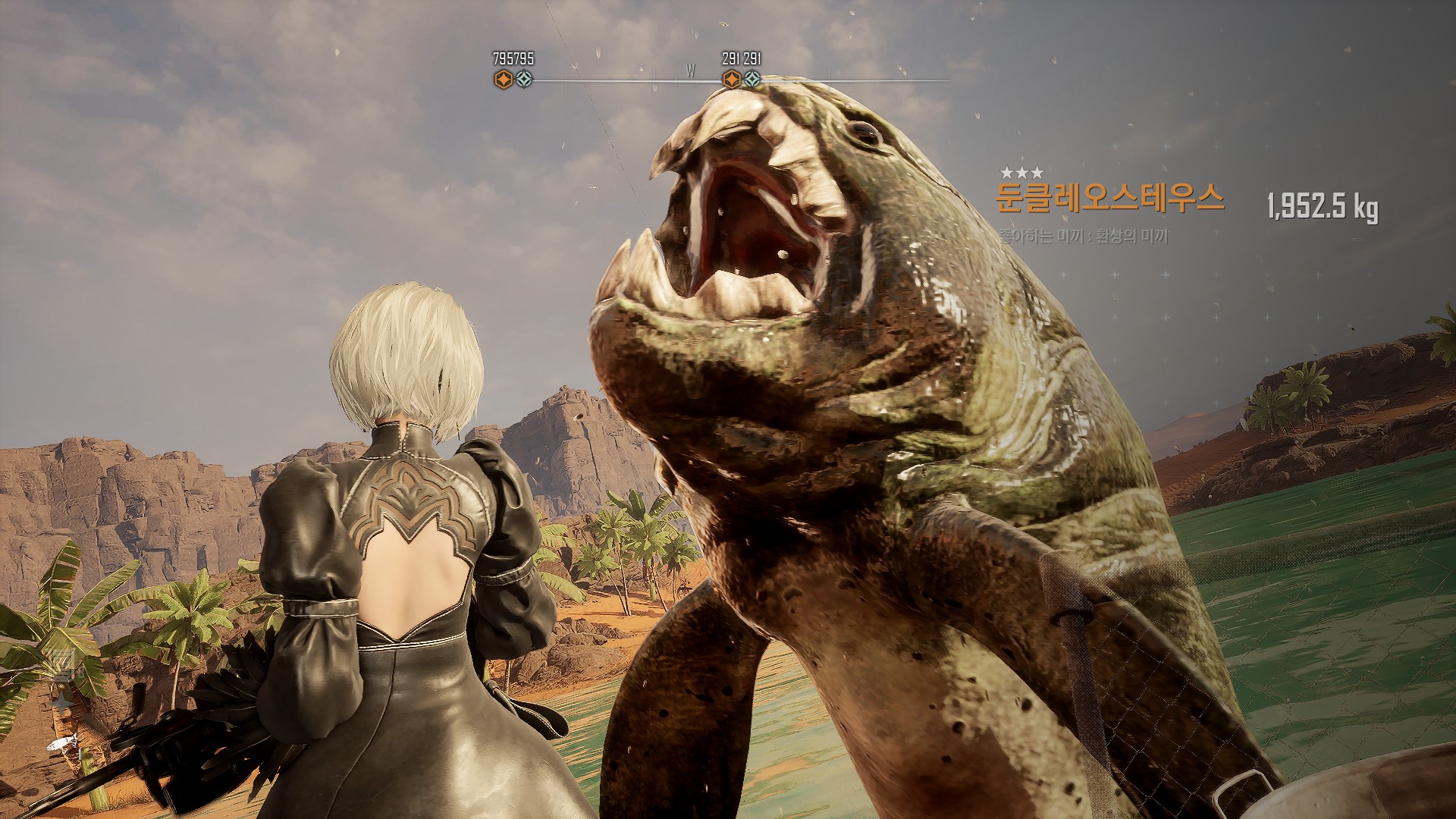Image resolution: width=1456 pixels, height=819 pixels.
Task: Click the teal compass marker at 291 distance
Action: 752,79
